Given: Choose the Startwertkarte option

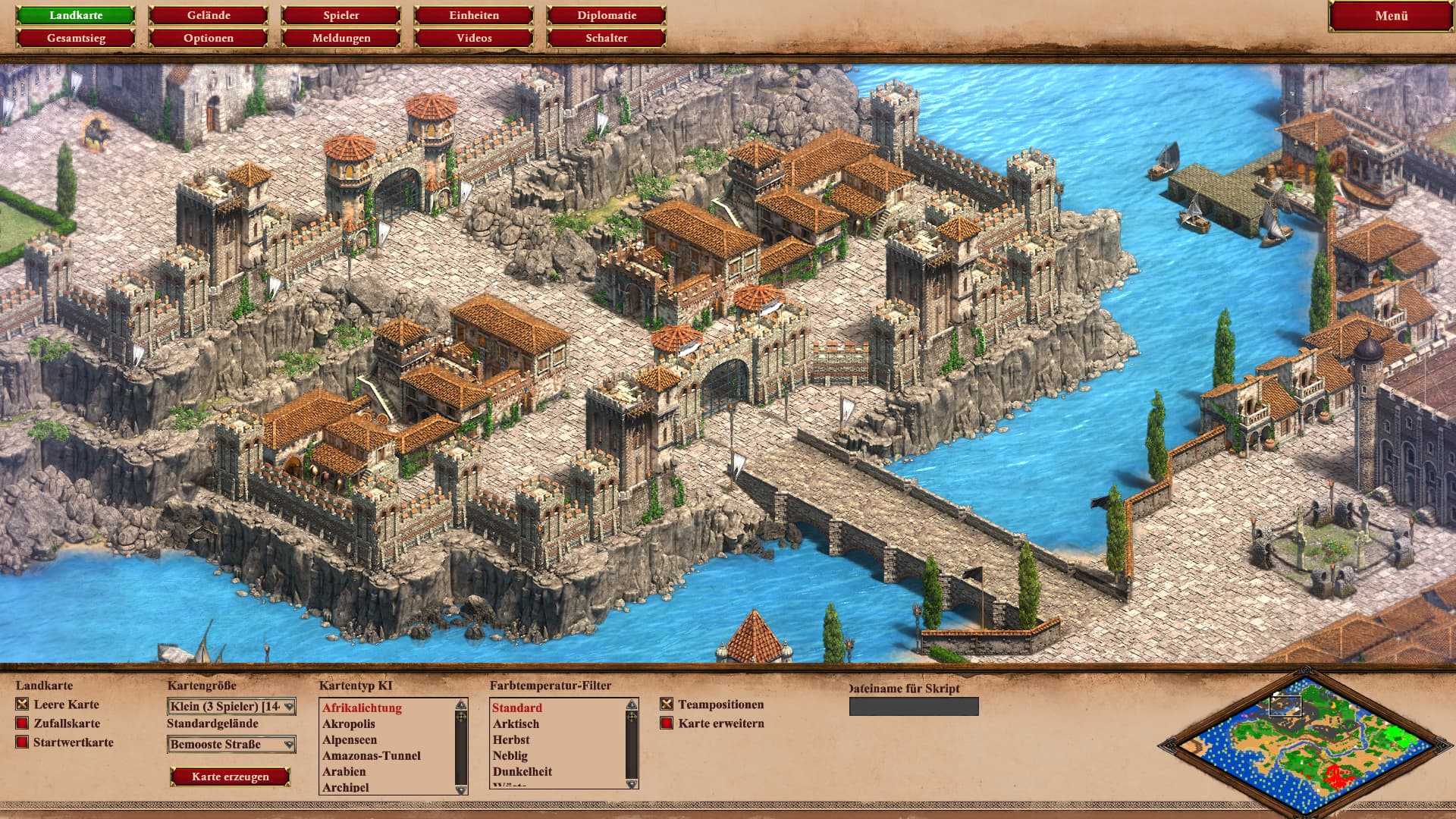Looking at the screenshot, I should coord(22,742).
